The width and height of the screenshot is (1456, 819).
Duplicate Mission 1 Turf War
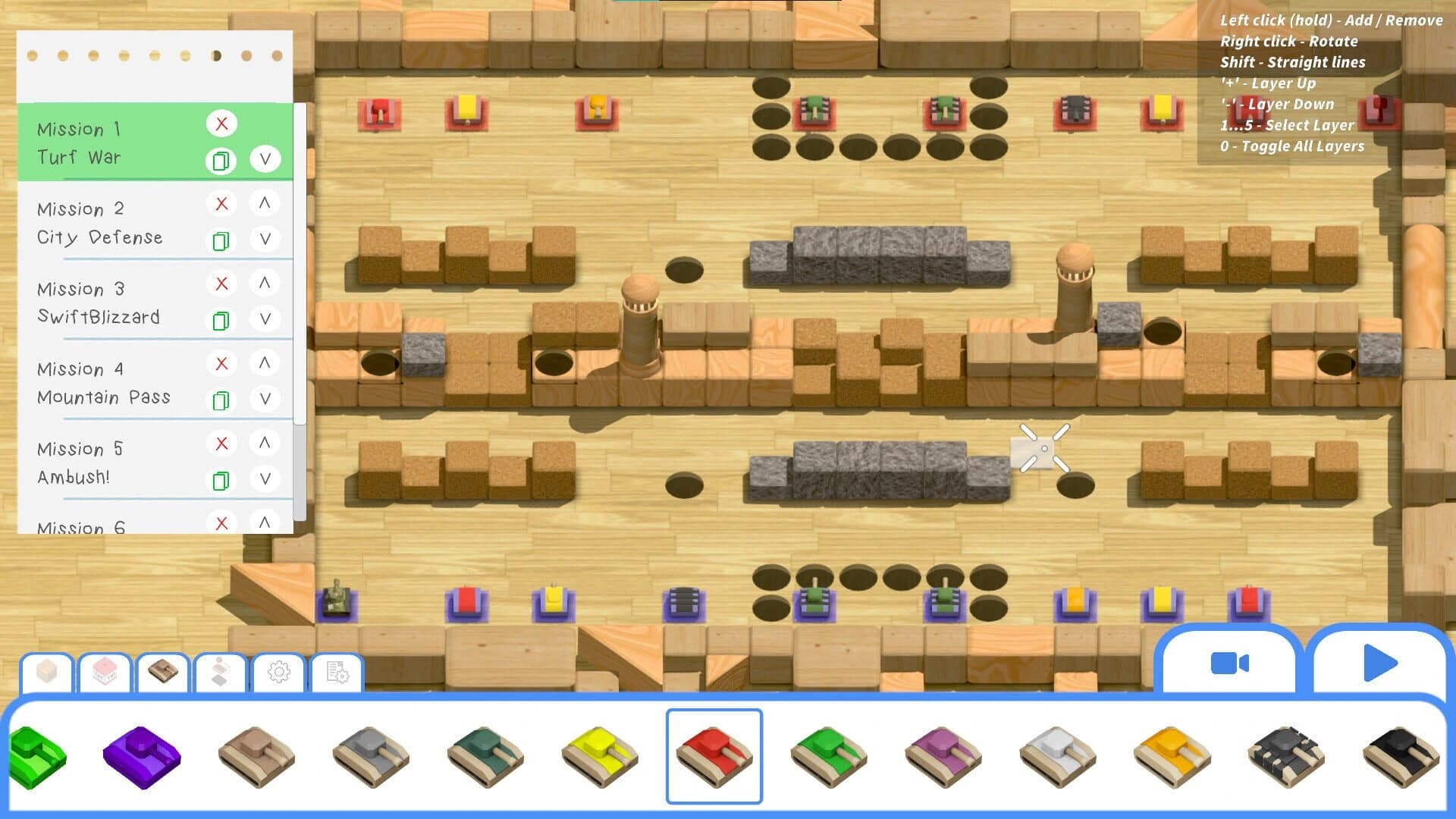pos(221,160)
